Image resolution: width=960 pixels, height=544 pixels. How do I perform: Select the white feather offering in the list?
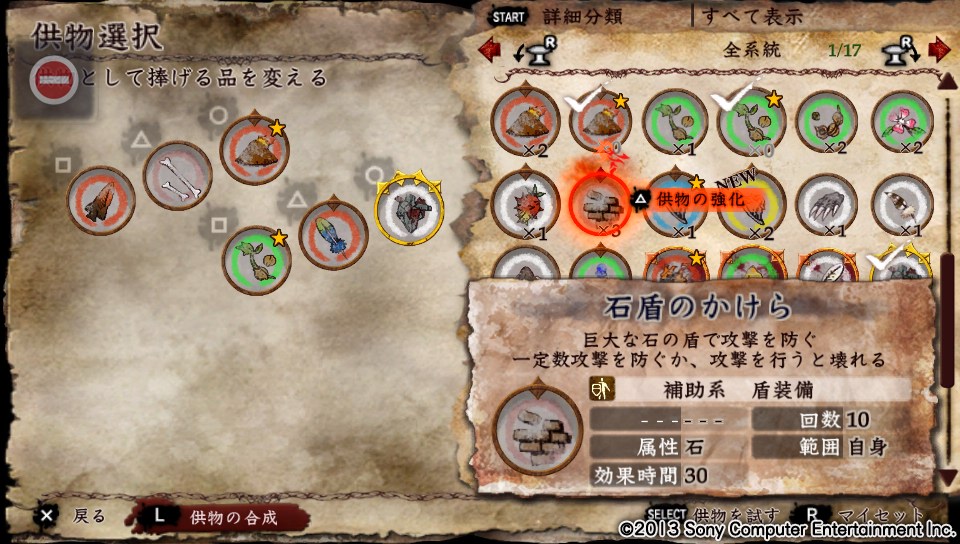pyautogui.click(x=904, y=204)
